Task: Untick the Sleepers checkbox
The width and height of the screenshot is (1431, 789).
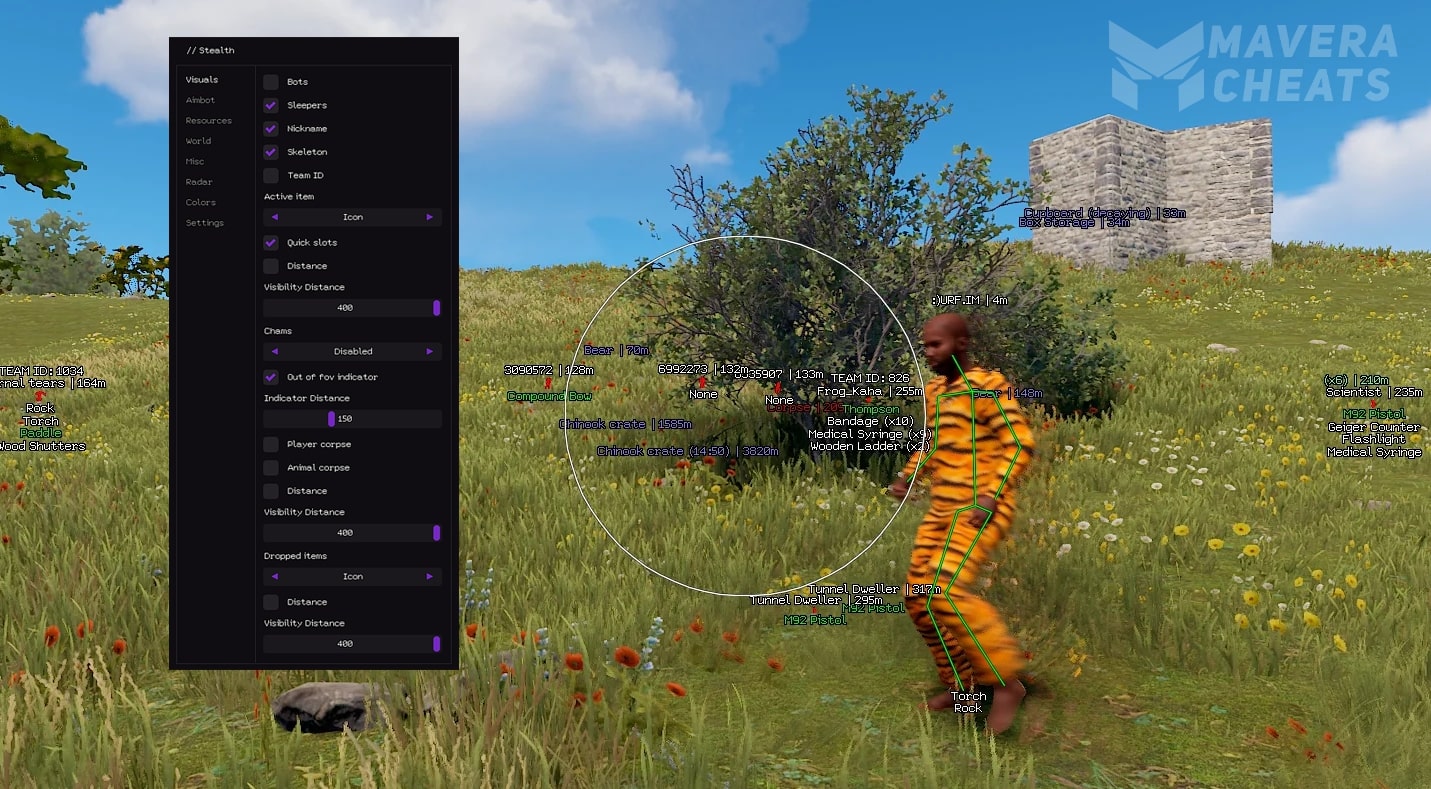Action: [x=271, y=105]
